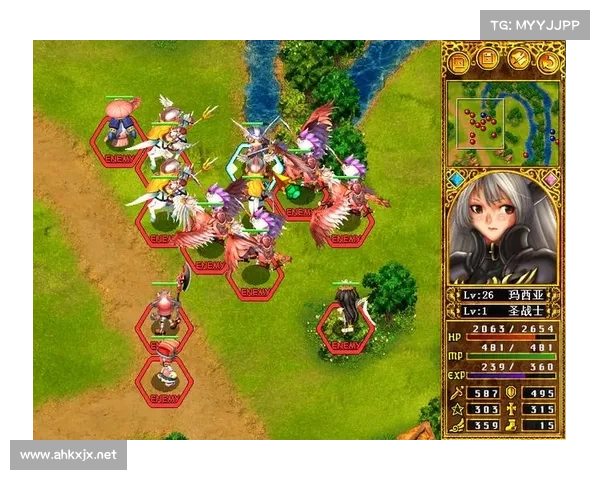Click the circular arrow end-turn button
Screen dimensions: 600x480
(x=547, y=62)
